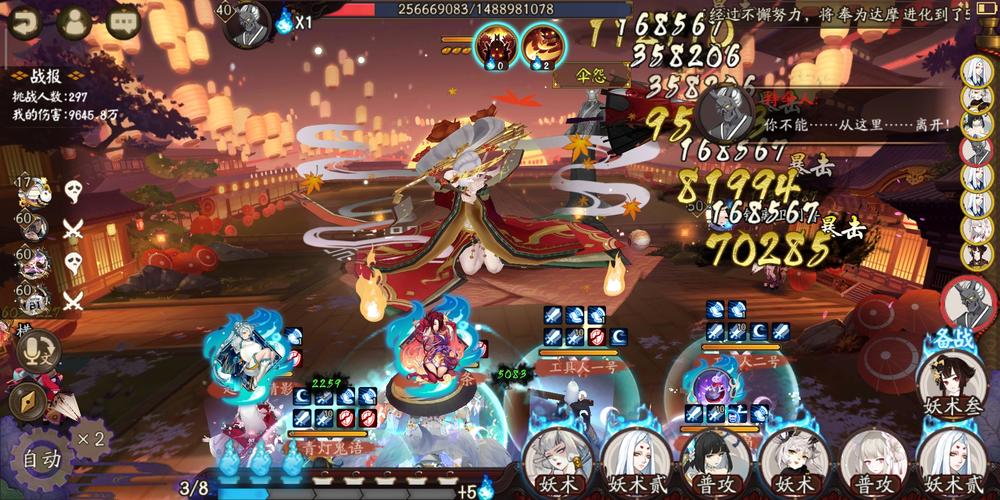Viewport: 1000px width, 500px height.
Task: Exit battle with the back arrow button
Action: [x=23, y=21]
